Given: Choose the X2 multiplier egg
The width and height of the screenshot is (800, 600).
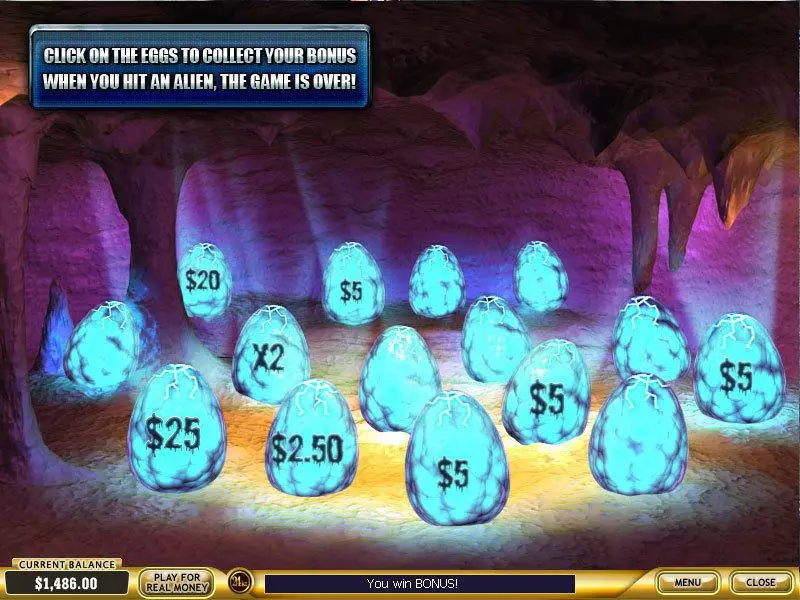Looking at the screenshot, I should [270, 355].
